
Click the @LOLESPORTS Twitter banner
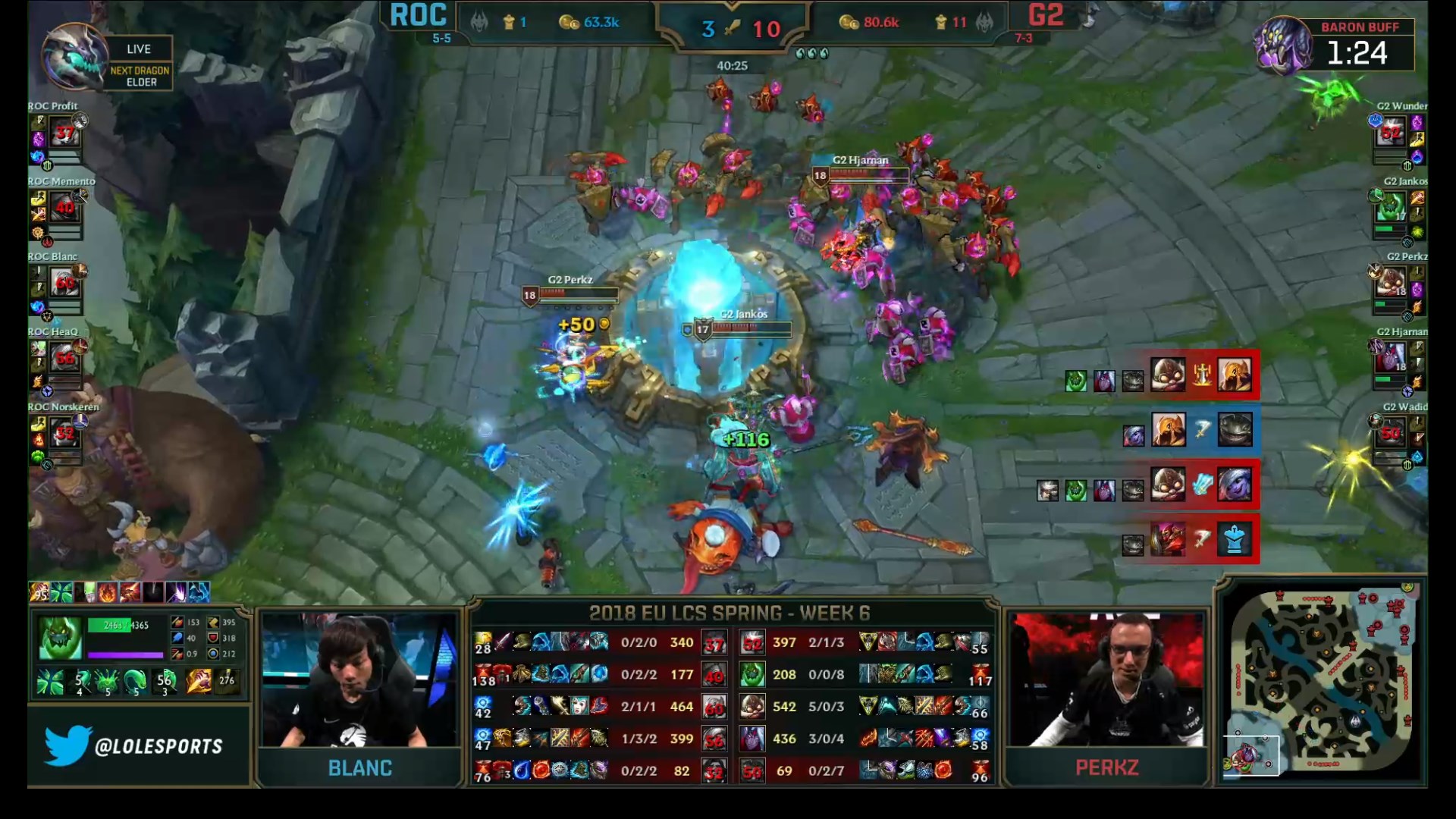(x=138, y=746)
